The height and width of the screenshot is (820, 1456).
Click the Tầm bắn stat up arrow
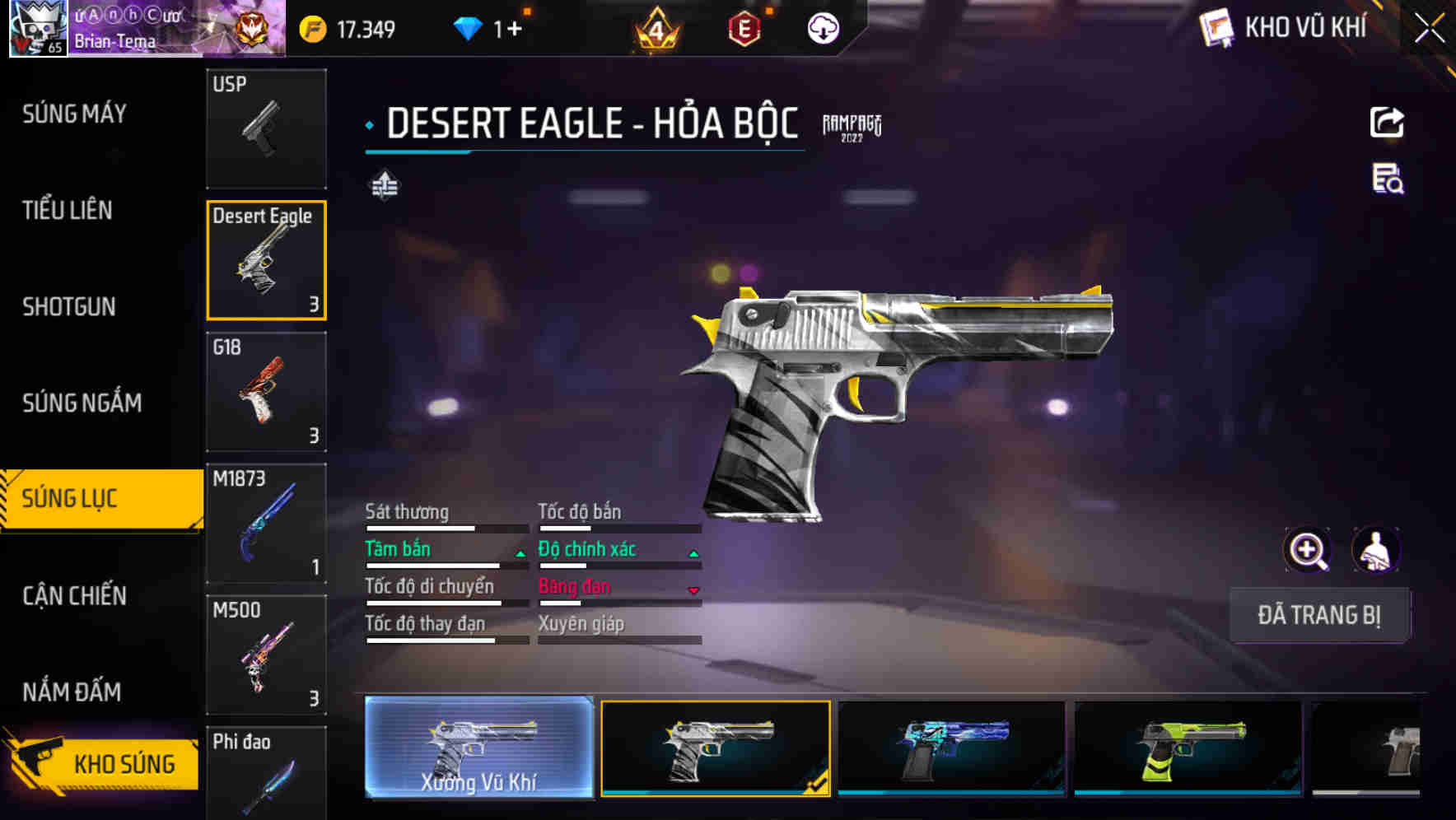[x=520, y=552]
